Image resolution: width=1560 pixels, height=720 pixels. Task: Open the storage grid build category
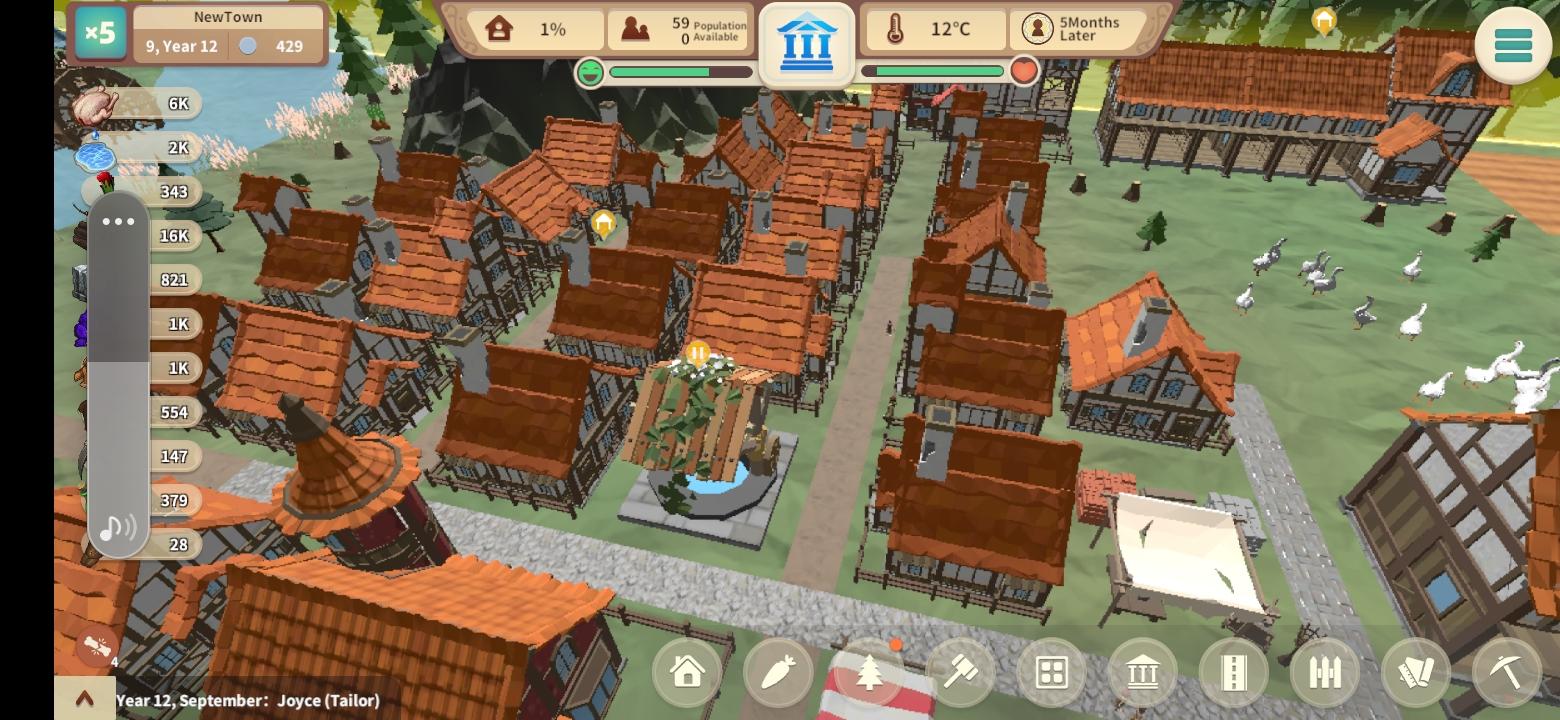pos(1052,672)
